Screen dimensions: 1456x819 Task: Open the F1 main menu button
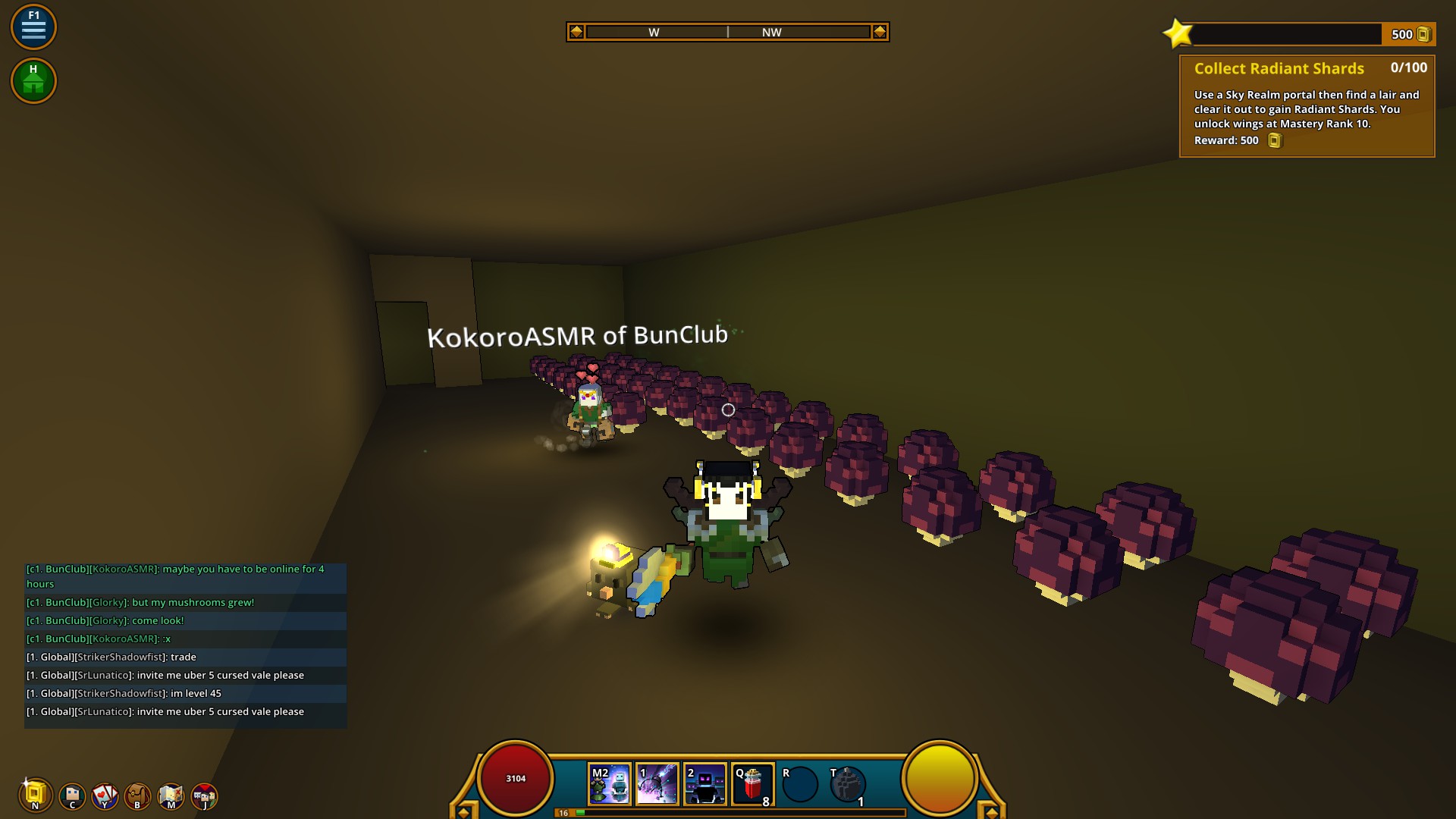pyautogui.click(x=33, y=27)
